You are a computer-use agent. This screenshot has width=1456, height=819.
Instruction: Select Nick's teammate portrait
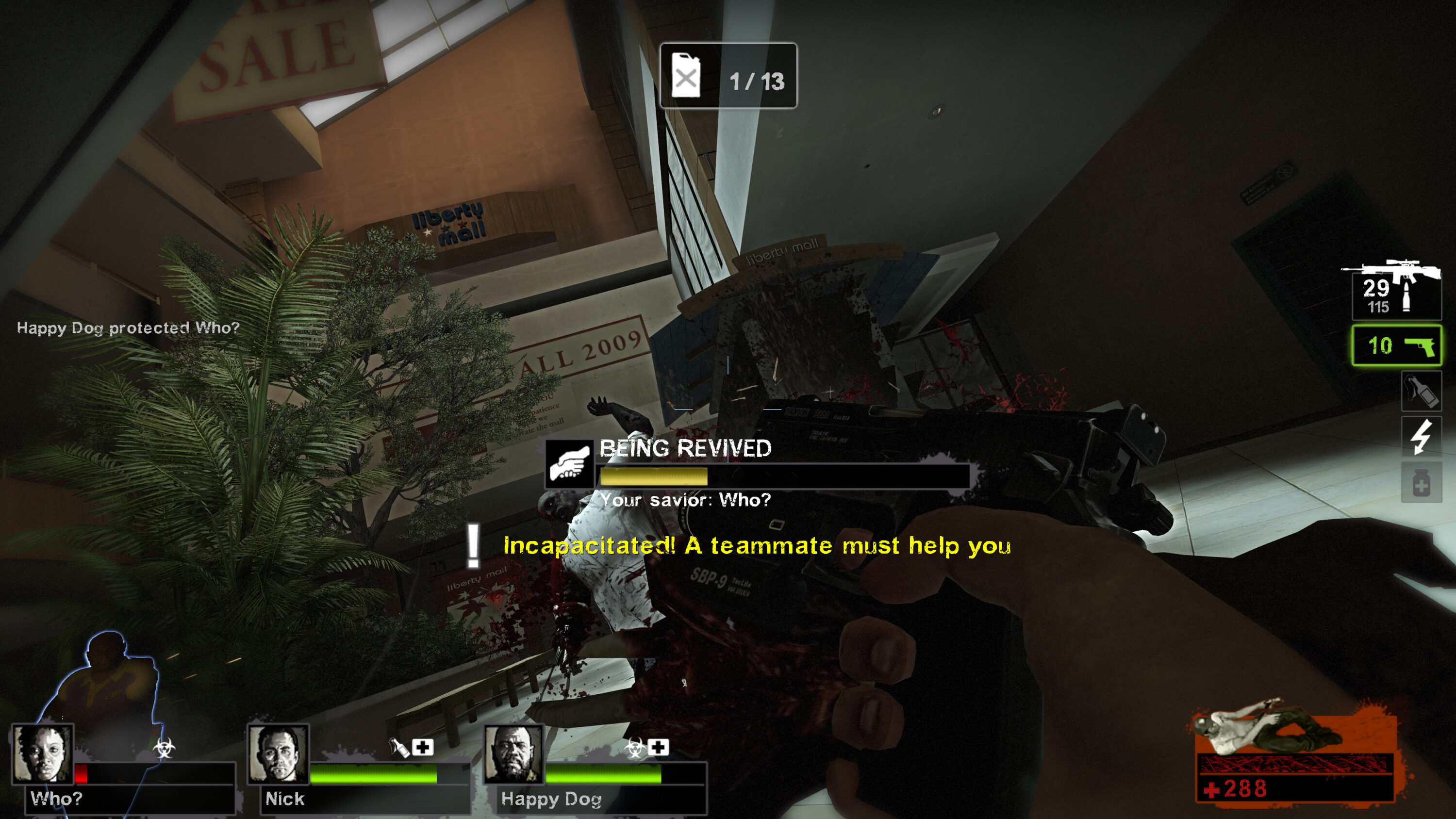pos(278,754)
